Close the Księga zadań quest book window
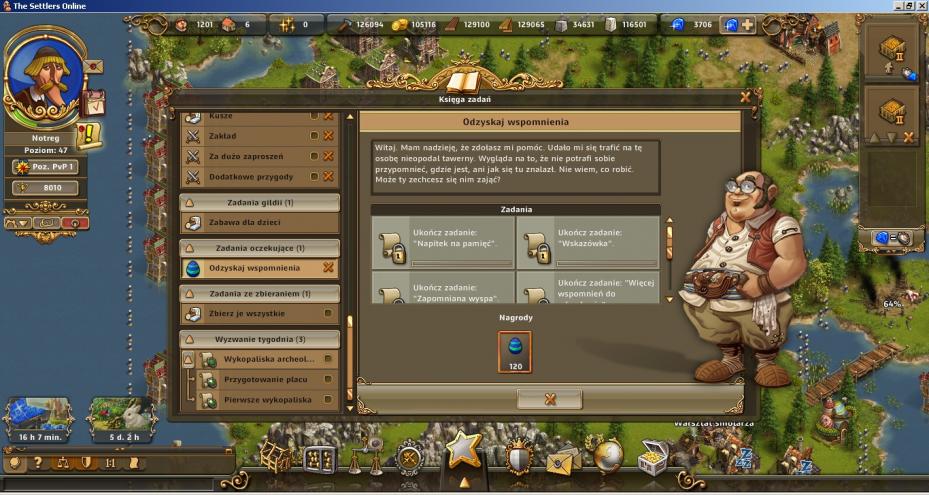 [x=745, y=97]
